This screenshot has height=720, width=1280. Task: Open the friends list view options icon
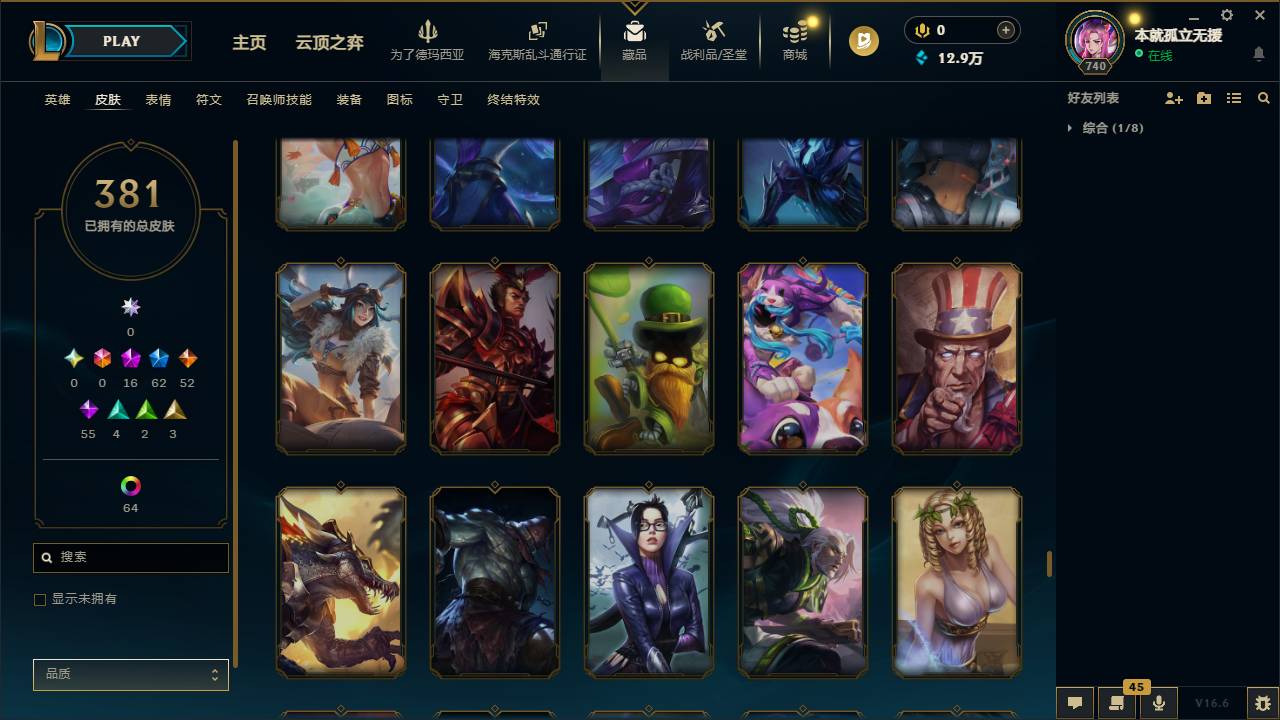click(x=1234, y=97)
